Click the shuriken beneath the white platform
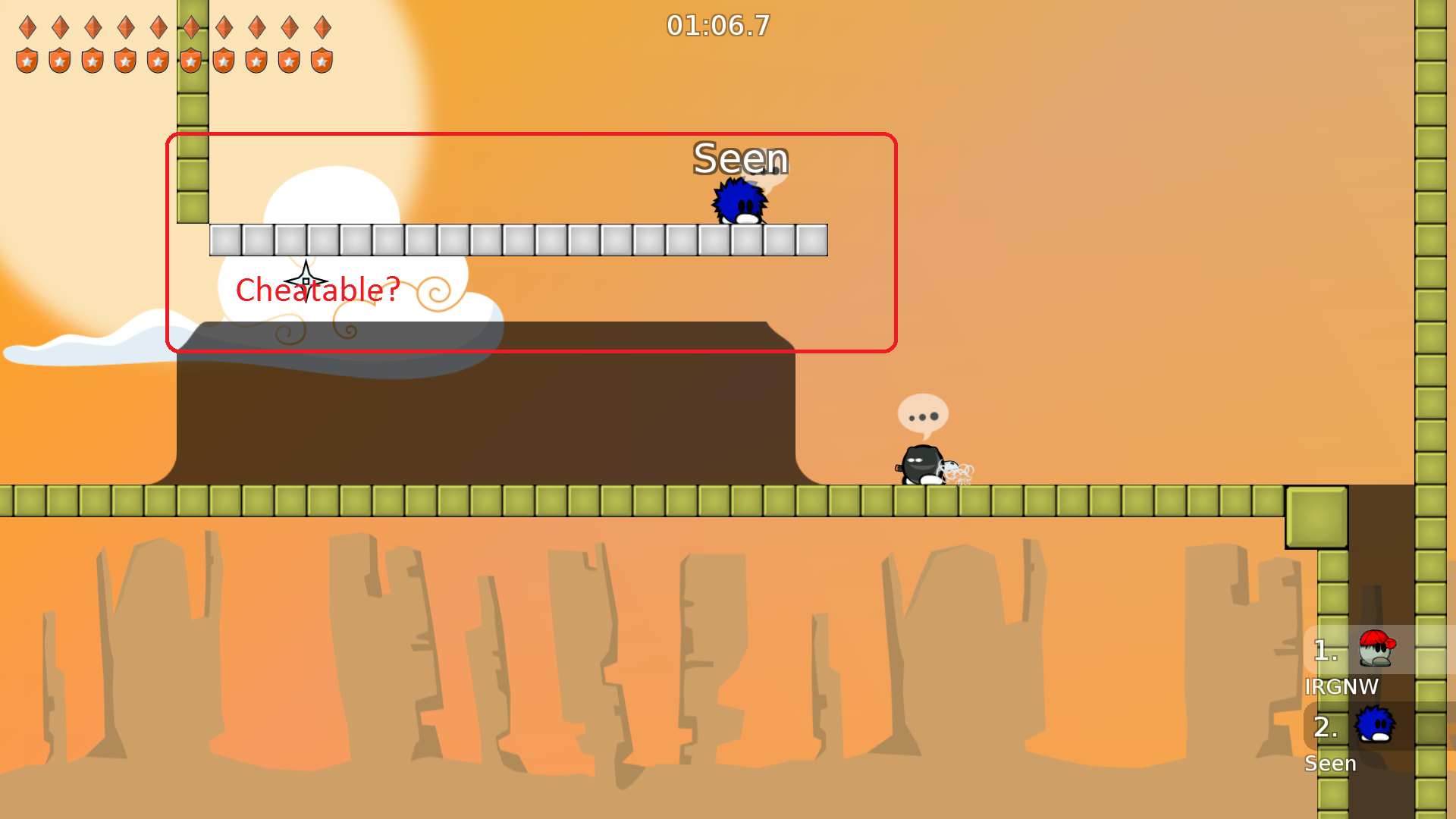The height and width of the screenshot is (819, 1456). point(305,280)
